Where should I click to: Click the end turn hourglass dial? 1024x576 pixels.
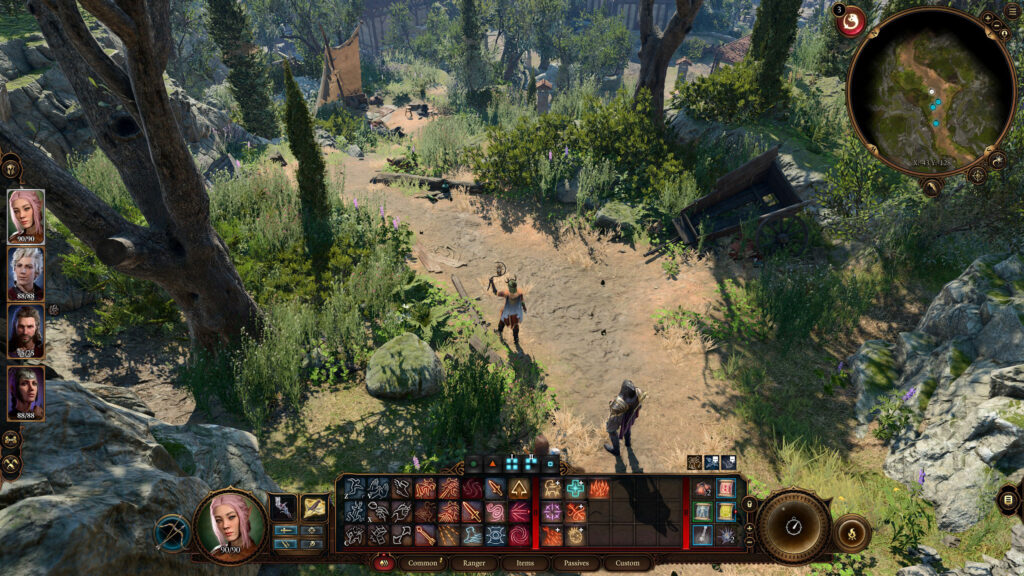point(794,526)
